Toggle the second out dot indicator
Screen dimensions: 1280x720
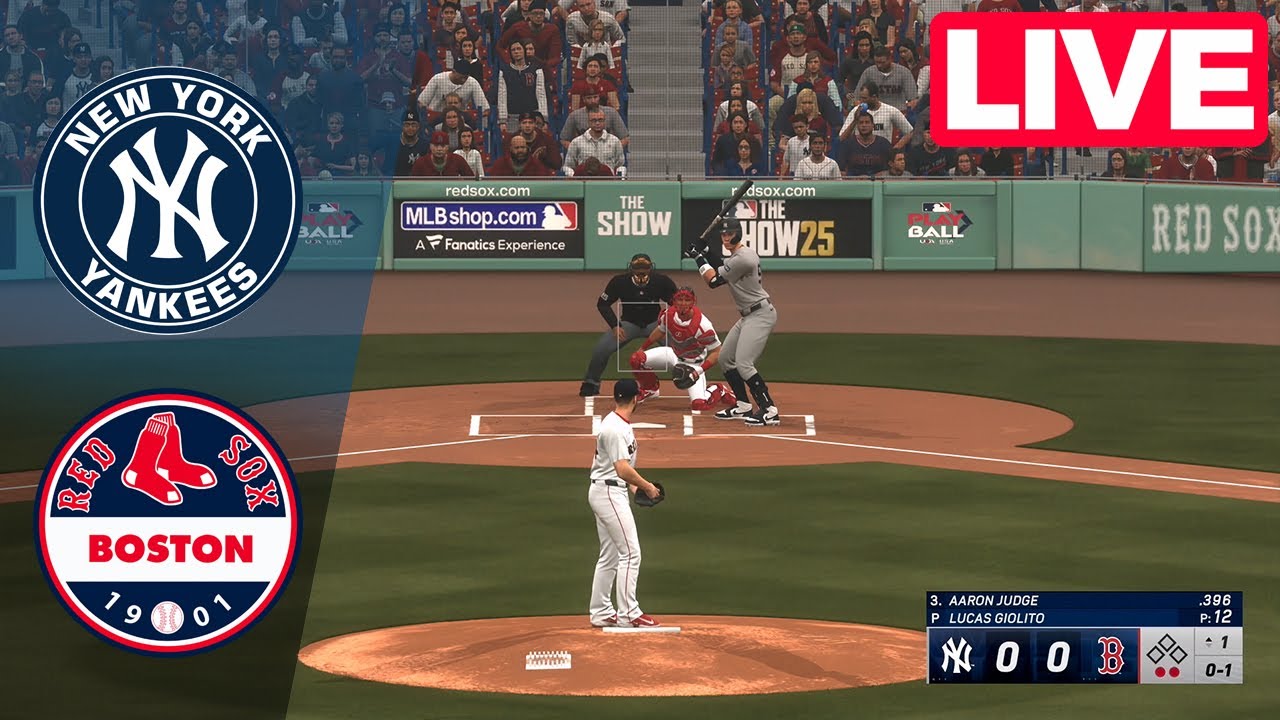(x=1175, y=671)
